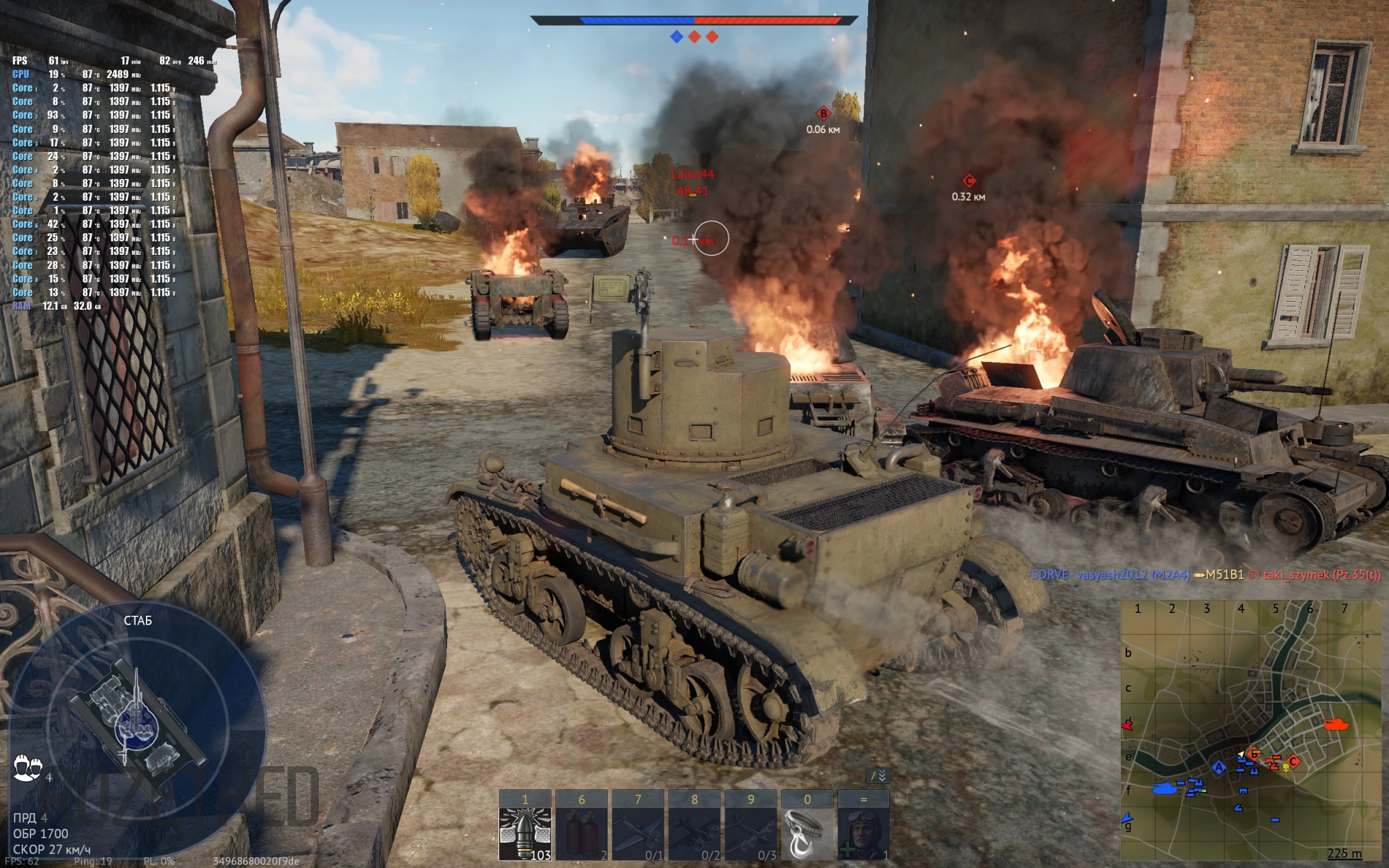
Task: Click the red capture point C on minimap
Action: 1293,761
